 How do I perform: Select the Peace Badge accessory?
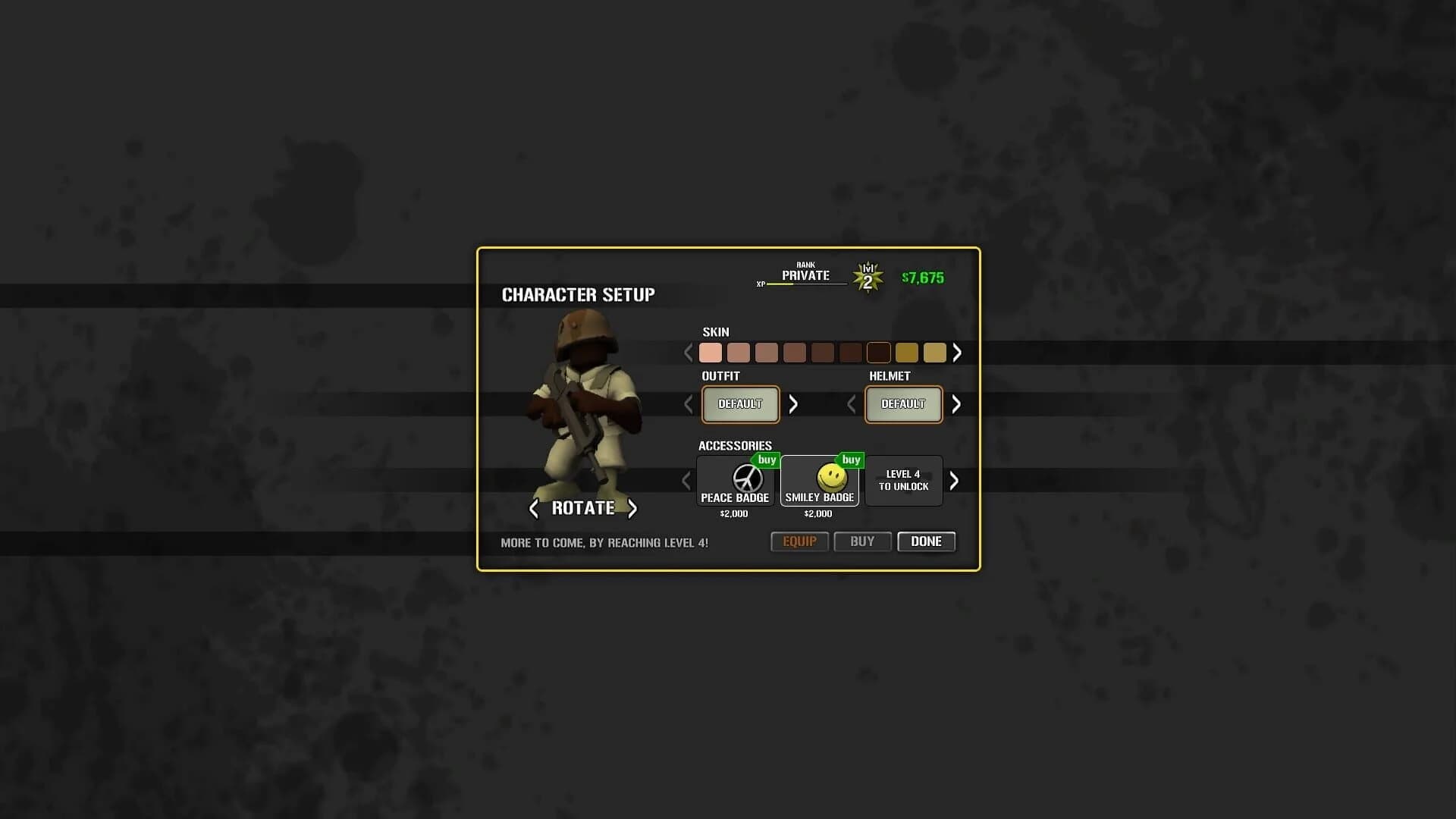tap(735, 481)
